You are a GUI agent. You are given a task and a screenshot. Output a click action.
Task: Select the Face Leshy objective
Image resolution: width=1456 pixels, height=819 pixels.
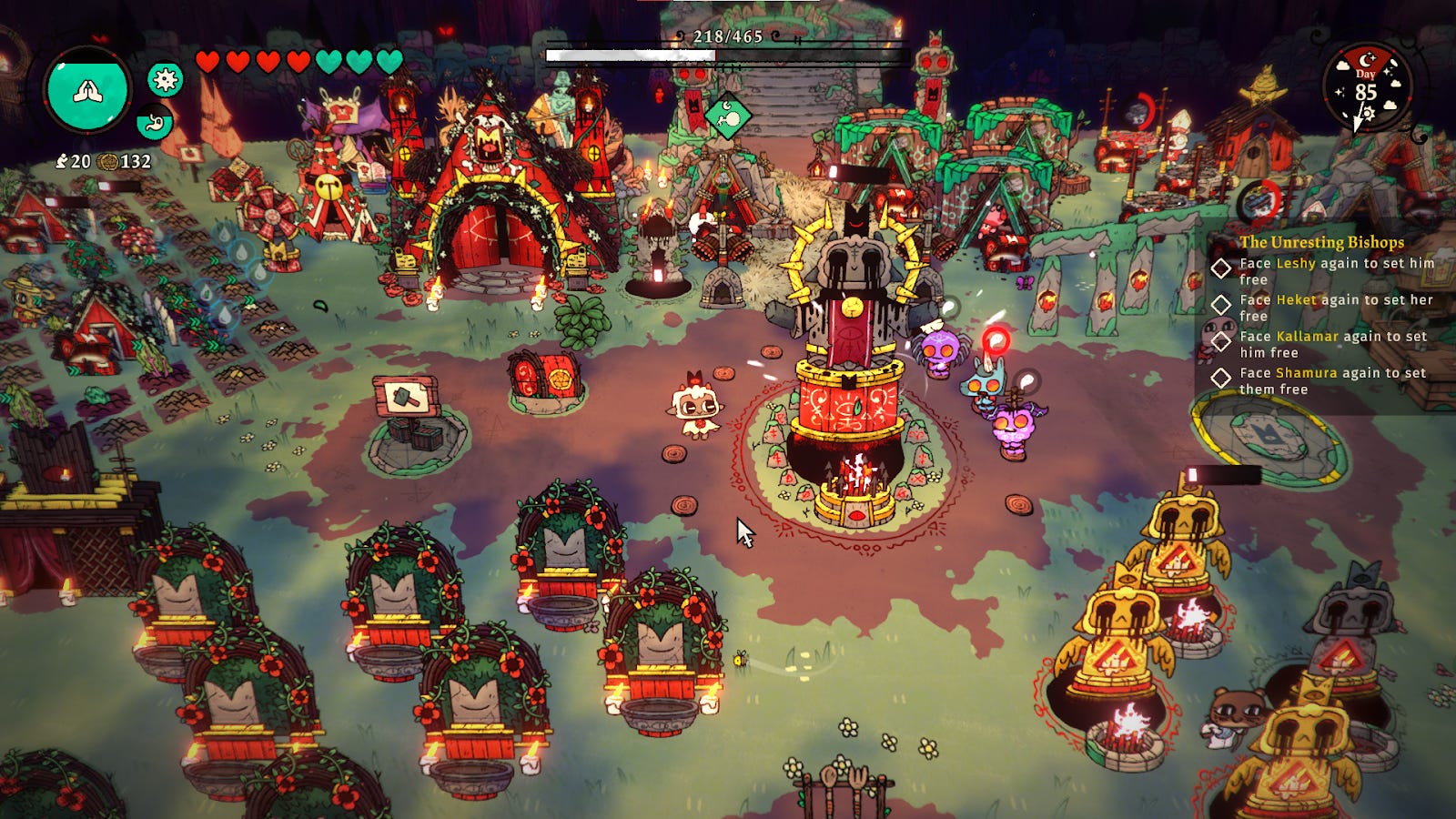[x=1336, y=271]
